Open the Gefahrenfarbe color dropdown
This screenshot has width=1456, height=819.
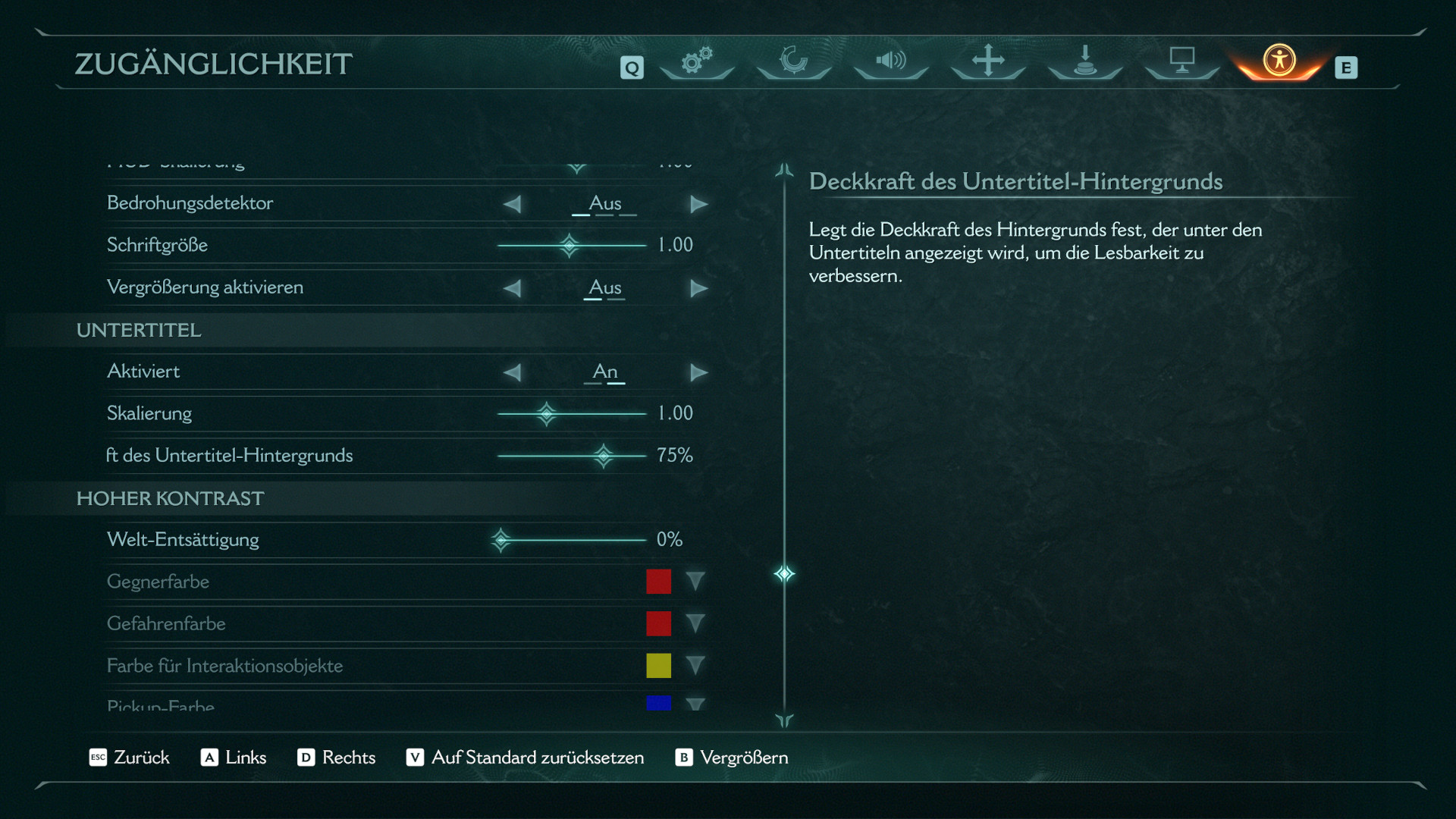695,623
